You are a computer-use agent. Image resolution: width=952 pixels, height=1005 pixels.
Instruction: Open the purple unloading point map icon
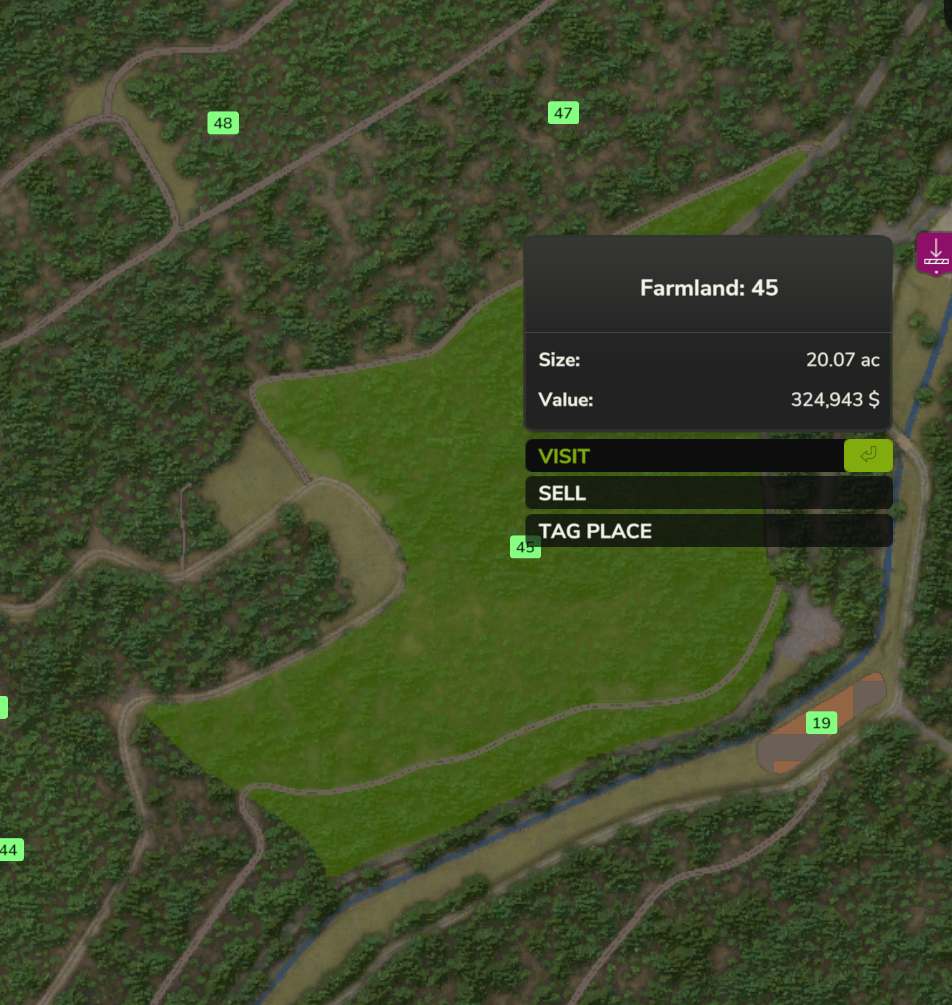[935, 253]
